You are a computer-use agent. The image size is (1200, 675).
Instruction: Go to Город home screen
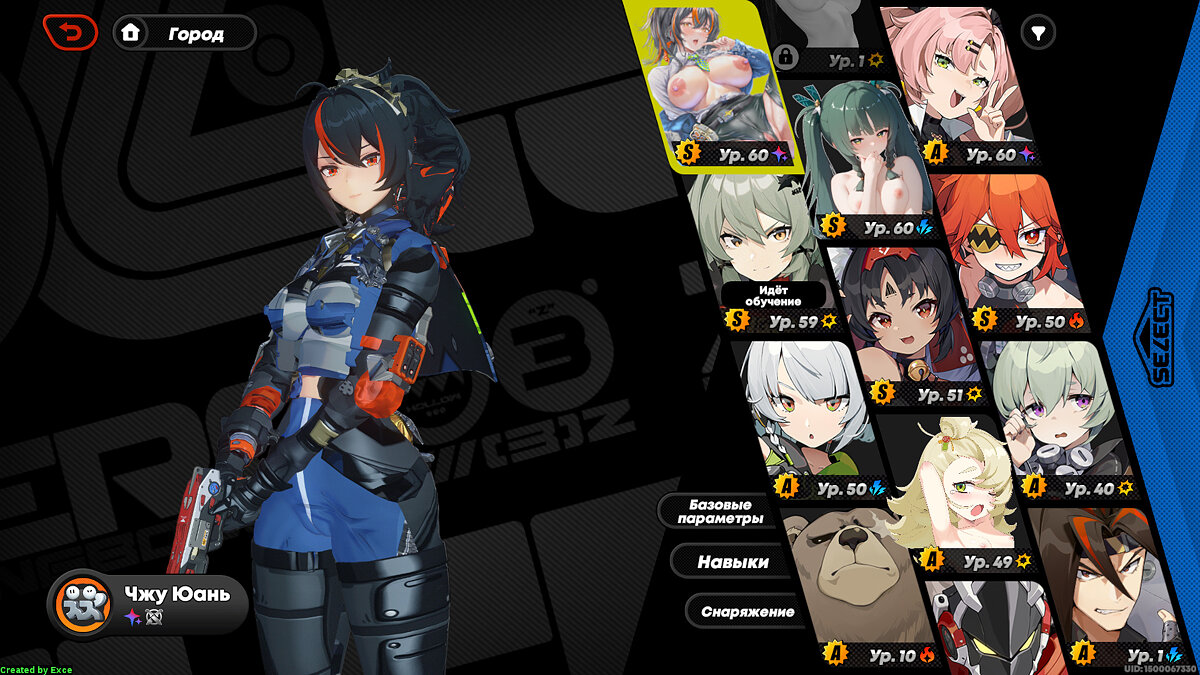(185, 33)
